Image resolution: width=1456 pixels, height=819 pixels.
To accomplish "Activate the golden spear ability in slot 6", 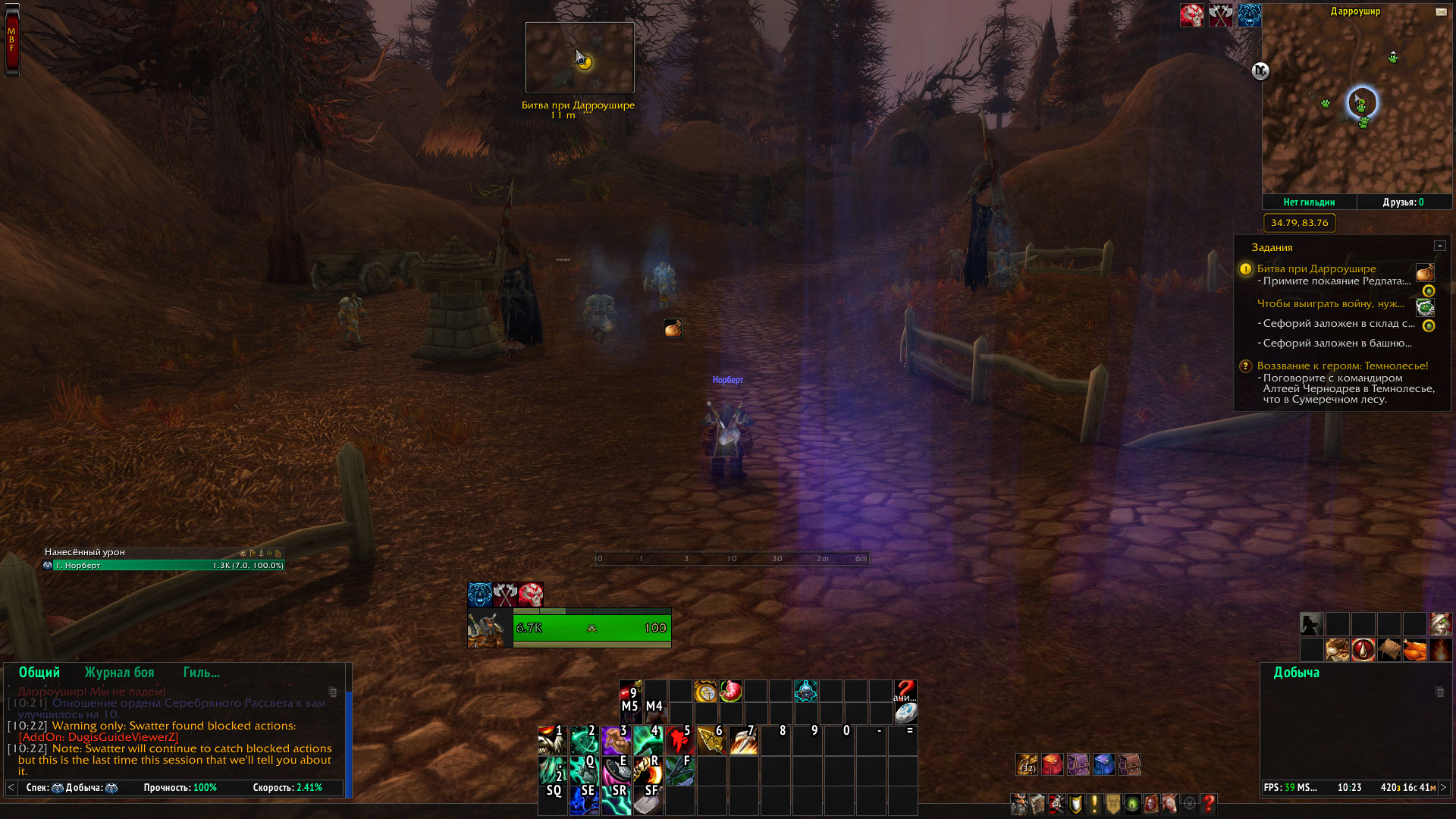I will [x=711, y=740].
